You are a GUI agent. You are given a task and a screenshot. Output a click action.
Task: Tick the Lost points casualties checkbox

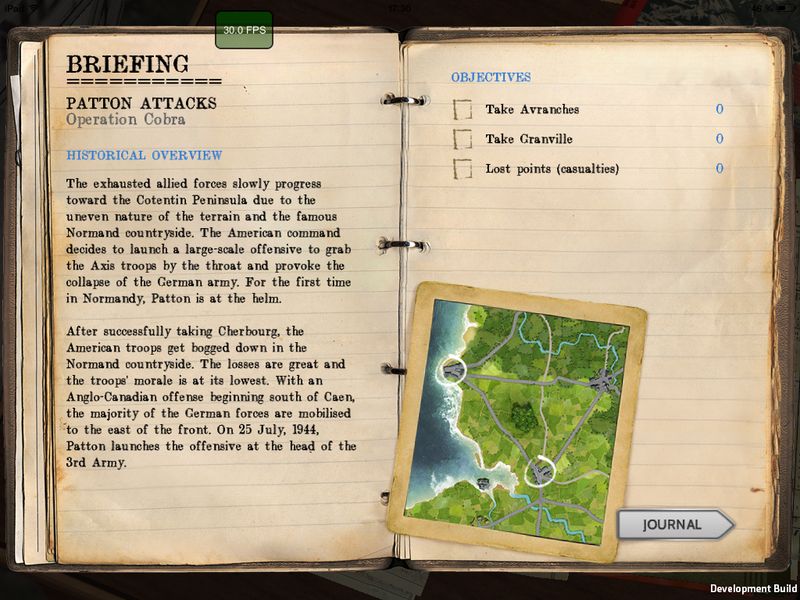click(463, 169)
